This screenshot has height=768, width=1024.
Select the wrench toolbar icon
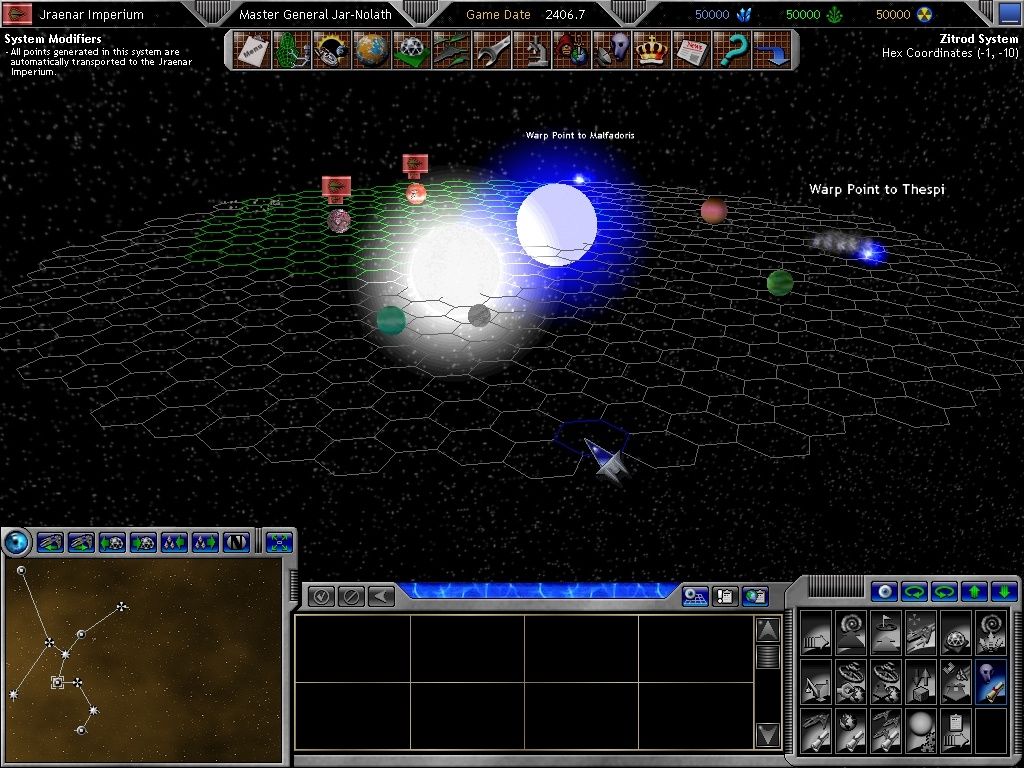(492, 50)
